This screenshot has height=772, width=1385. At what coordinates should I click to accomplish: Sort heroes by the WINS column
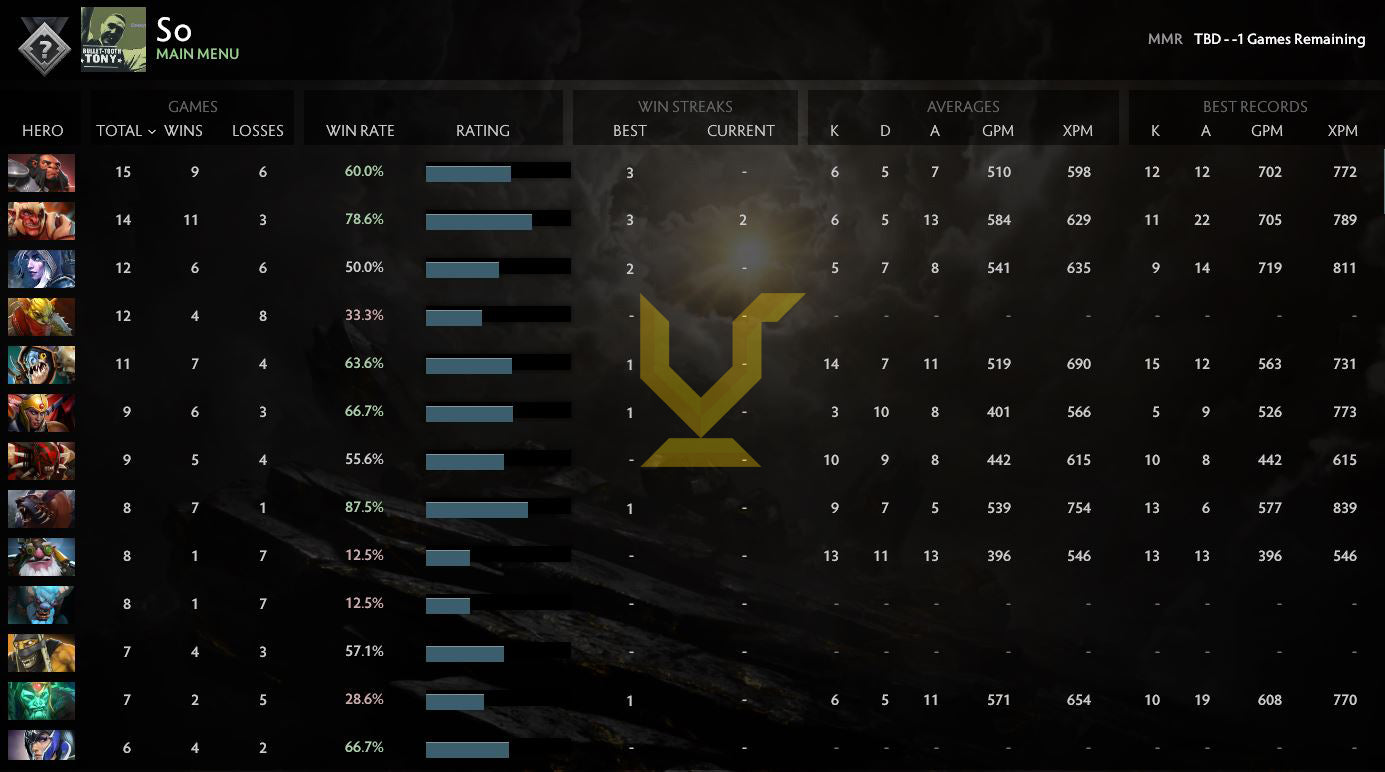tap(183, 131)
